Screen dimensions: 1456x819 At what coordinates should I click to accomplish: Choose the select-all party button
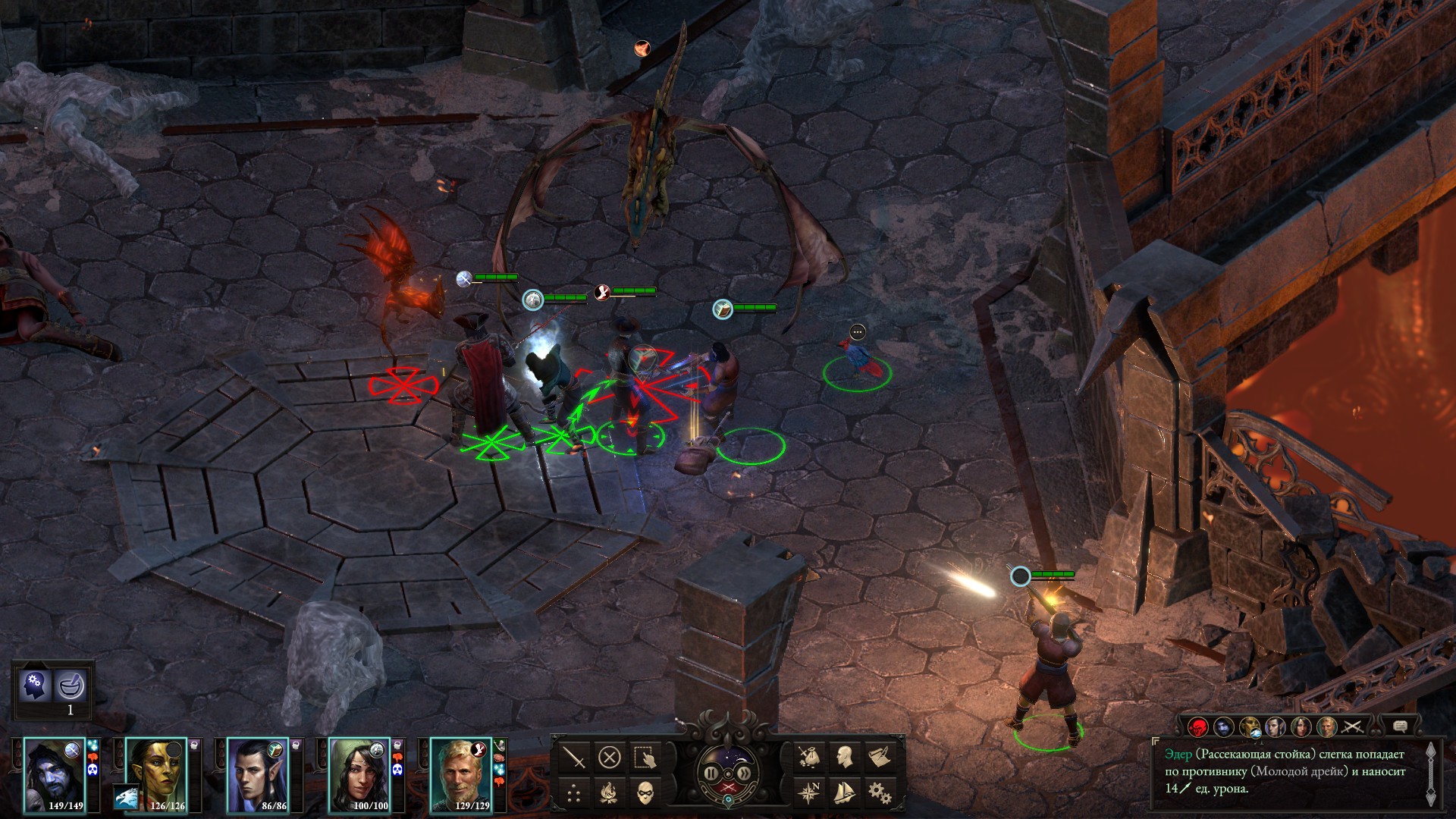click(645, 757)
